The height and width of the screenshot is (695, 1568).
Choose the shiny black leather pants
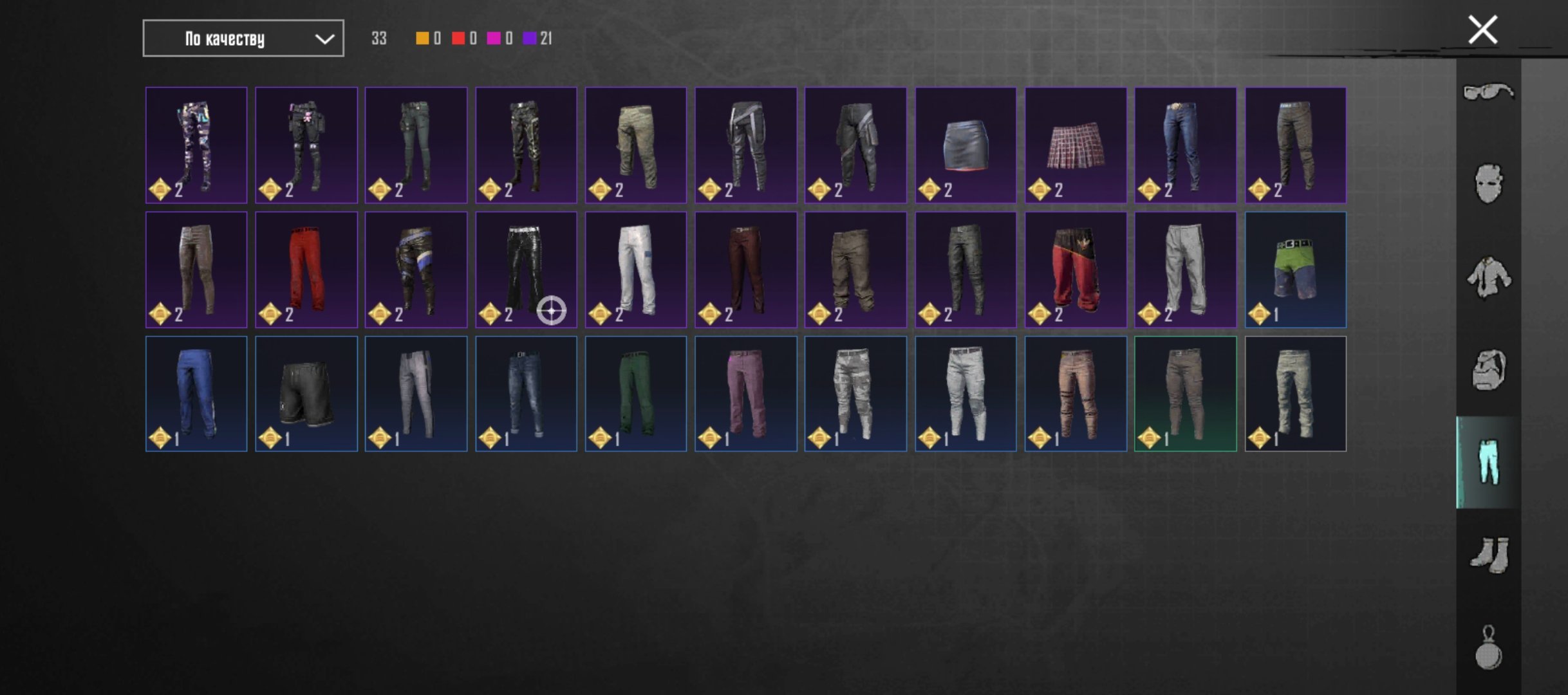click(x=525, y=270)
